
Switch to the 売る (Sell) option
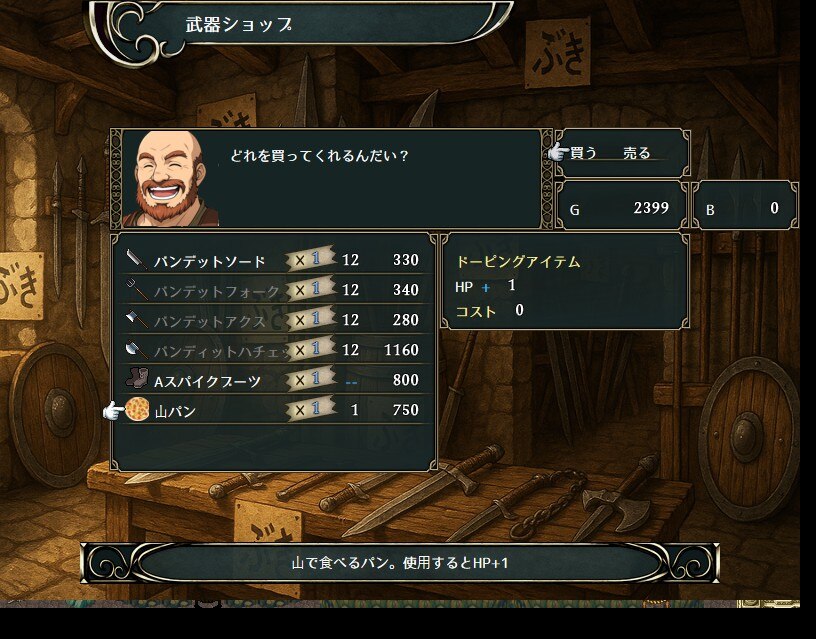[x=636, y=153]
